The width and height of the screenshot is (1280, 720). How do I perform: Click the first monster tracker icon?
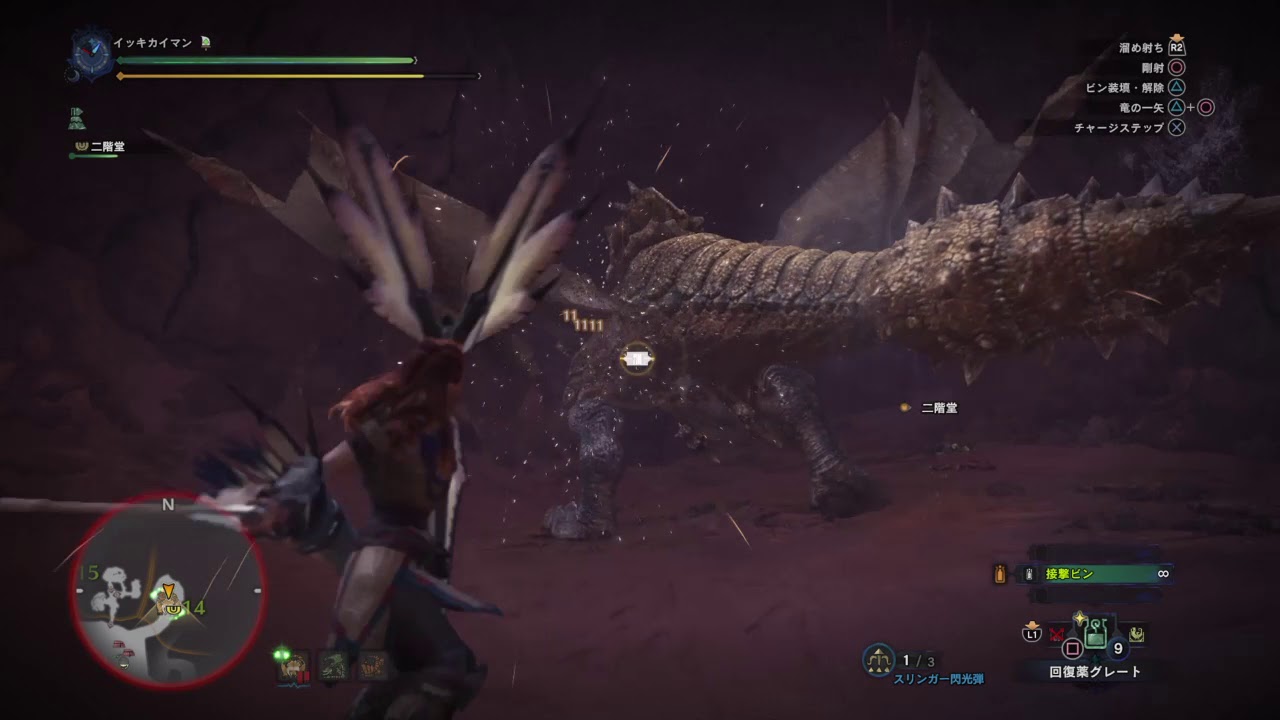coord(296,665)
